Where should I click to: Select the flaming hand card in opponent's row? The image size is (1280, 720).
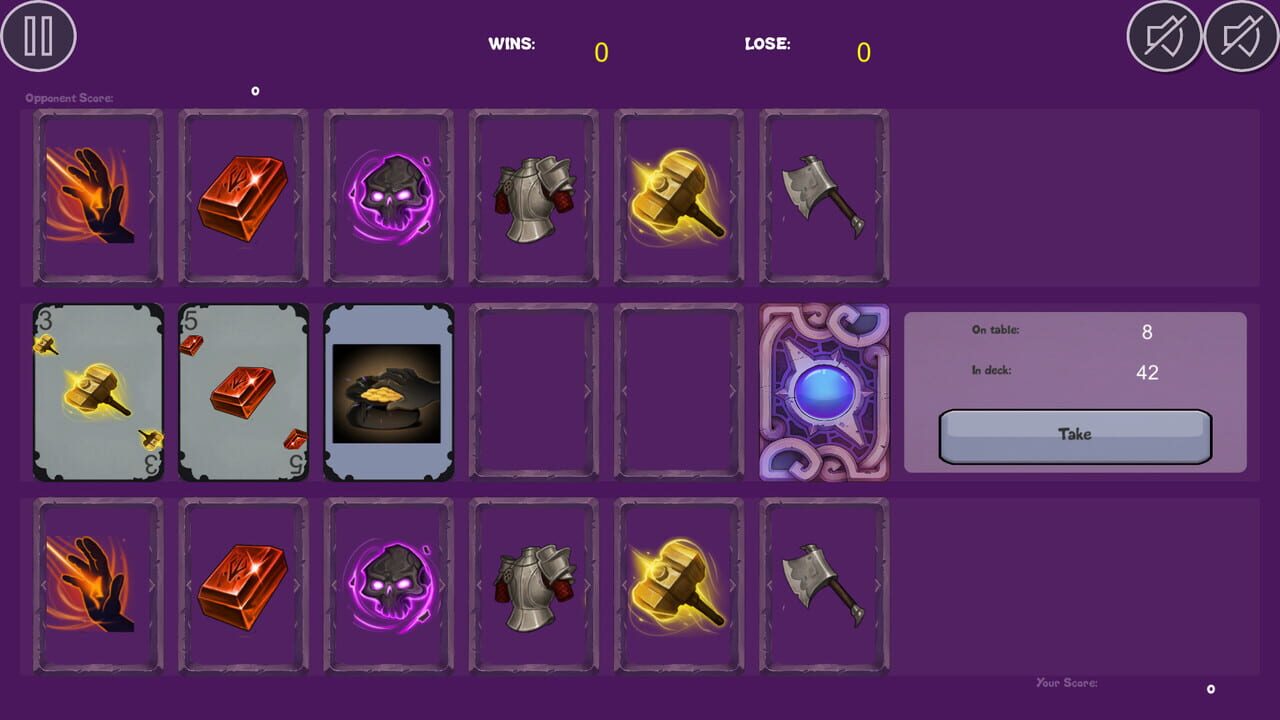pyautogui.click(x=97, y=196)
